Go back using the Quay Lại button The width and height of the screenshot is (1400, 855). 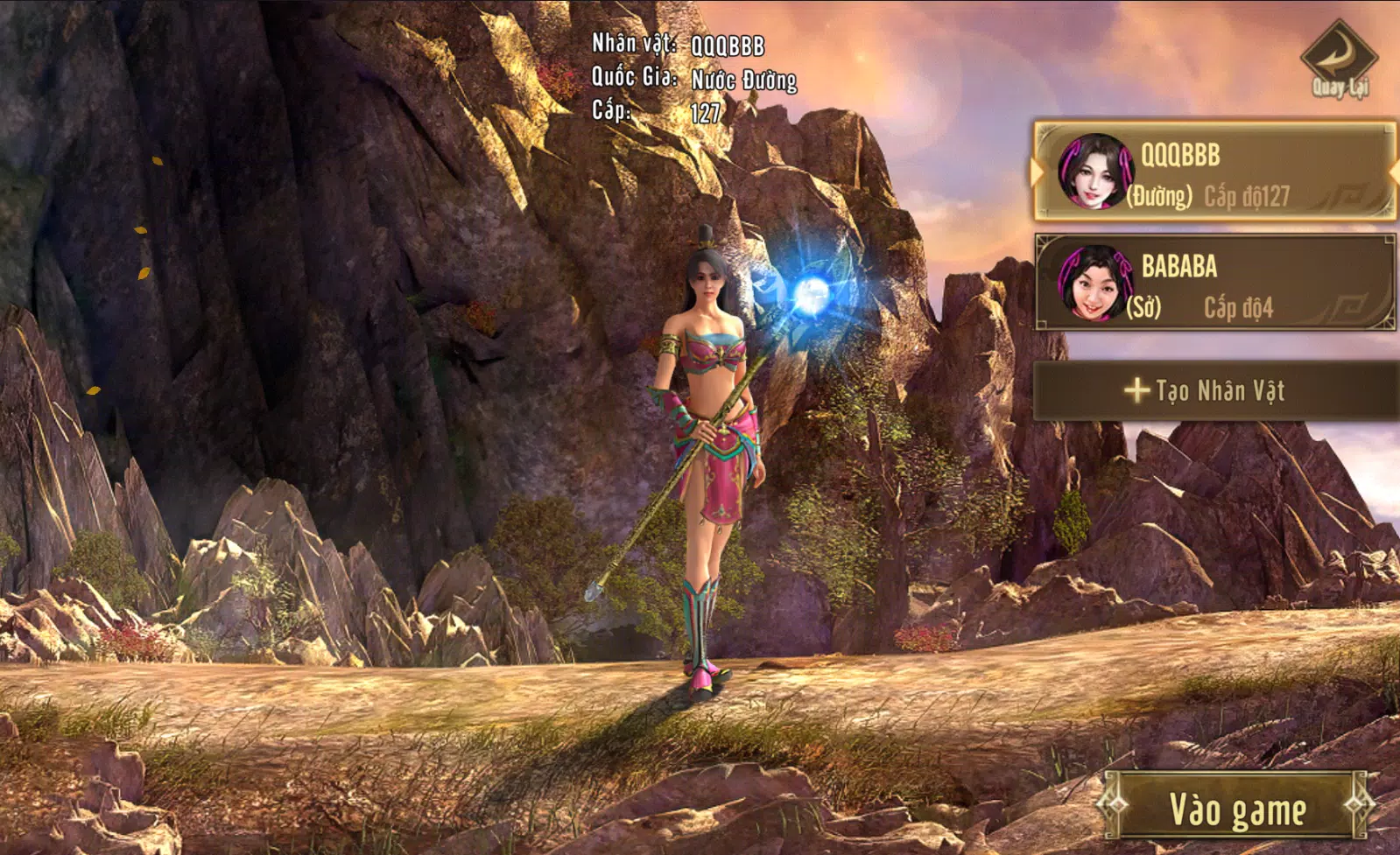pos(1339,60)
